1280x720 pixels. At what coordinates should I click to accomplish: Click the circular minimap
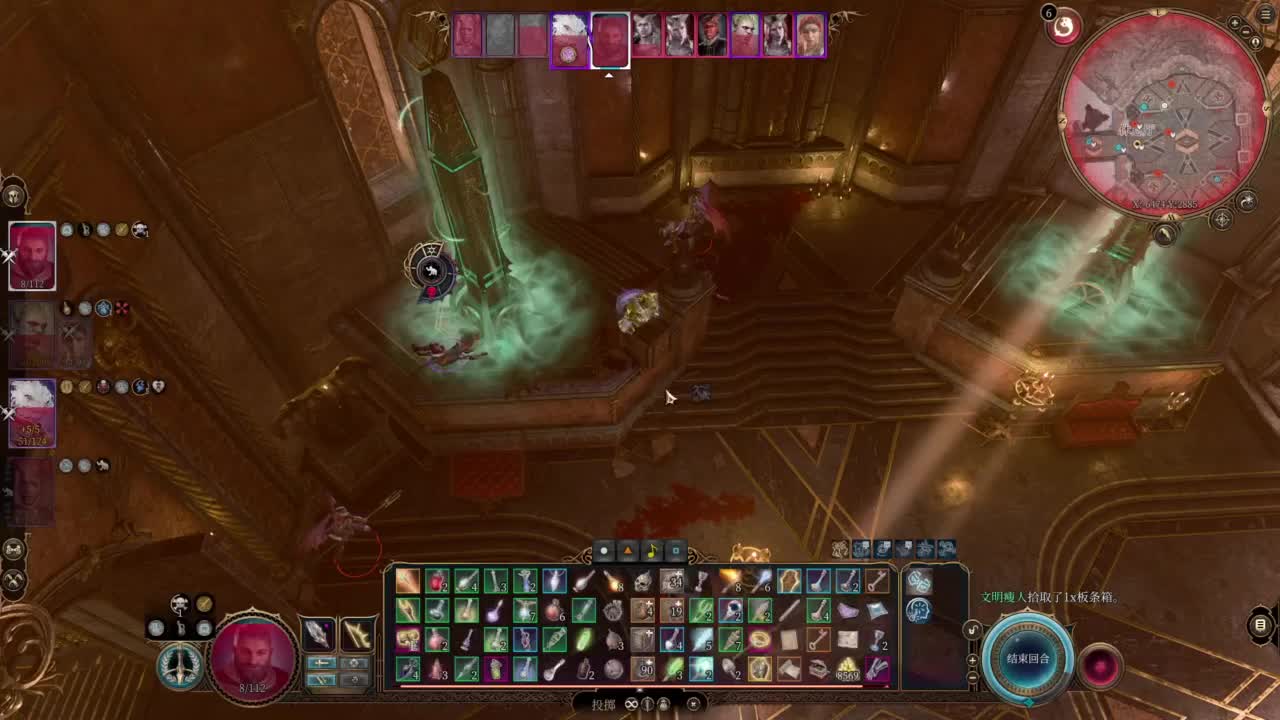point(1165,115)
